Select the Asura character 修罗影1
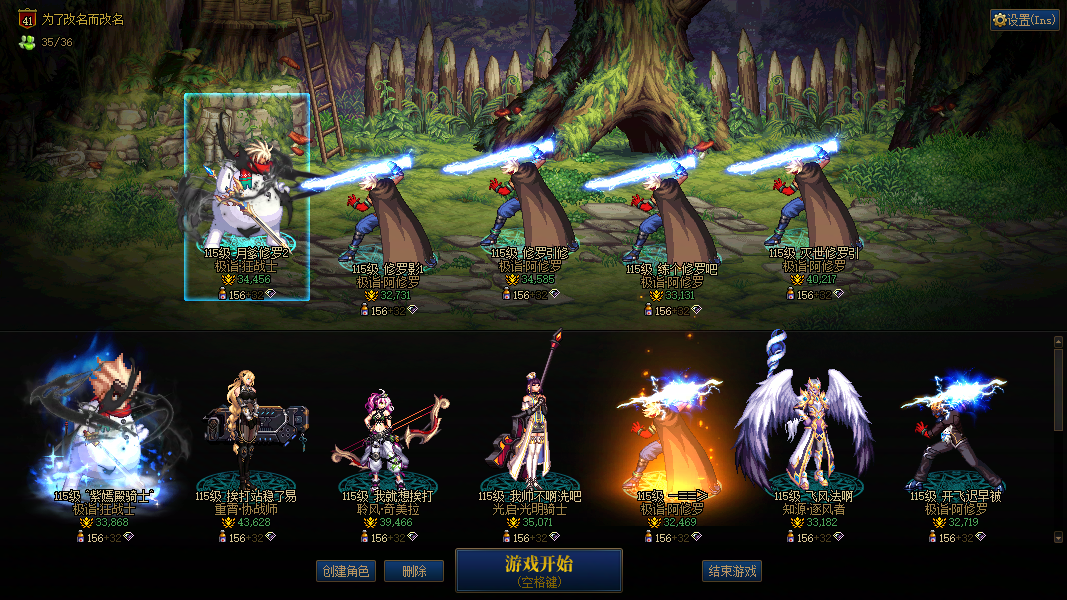 [390, 215]
